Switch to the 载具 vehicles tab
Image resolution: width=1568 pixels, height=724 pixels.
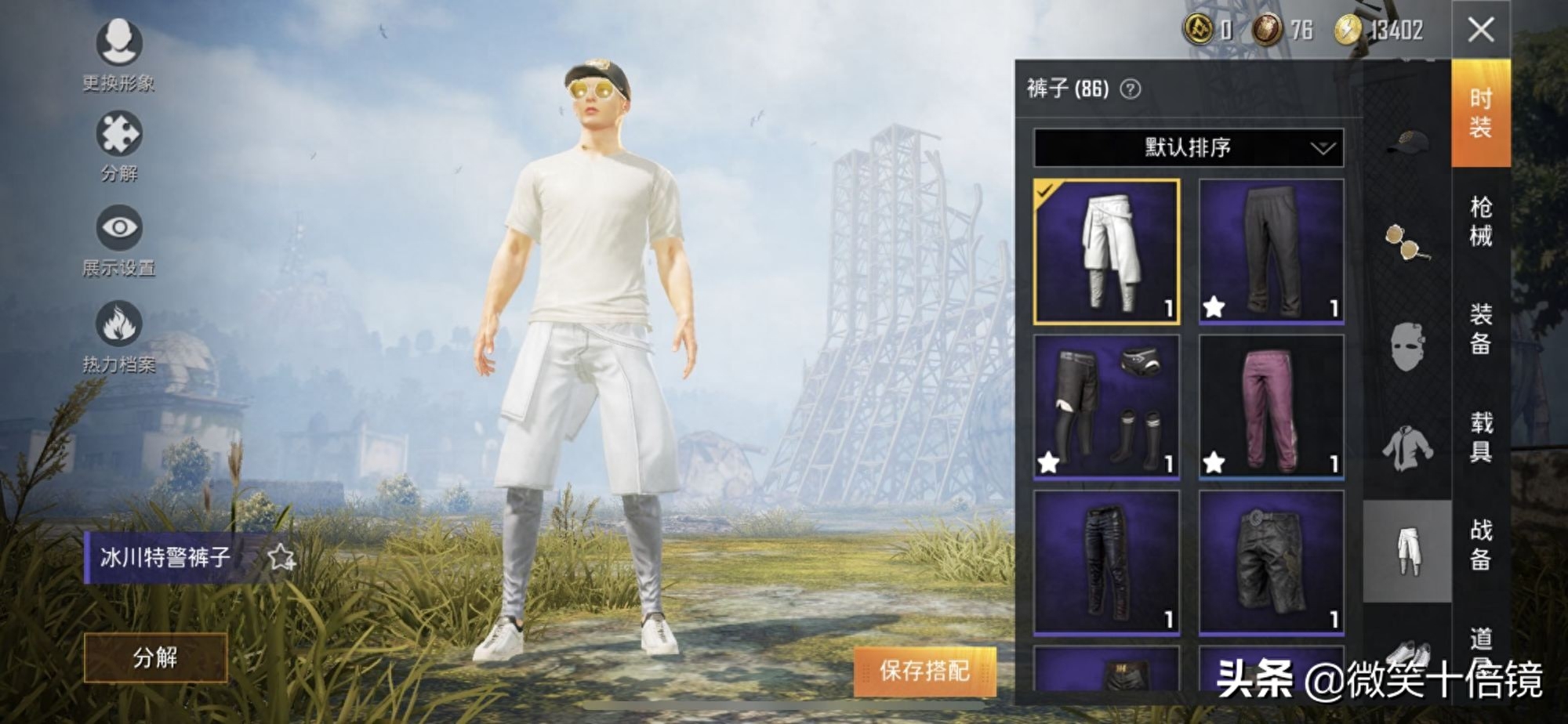[x=1480, y=436]
